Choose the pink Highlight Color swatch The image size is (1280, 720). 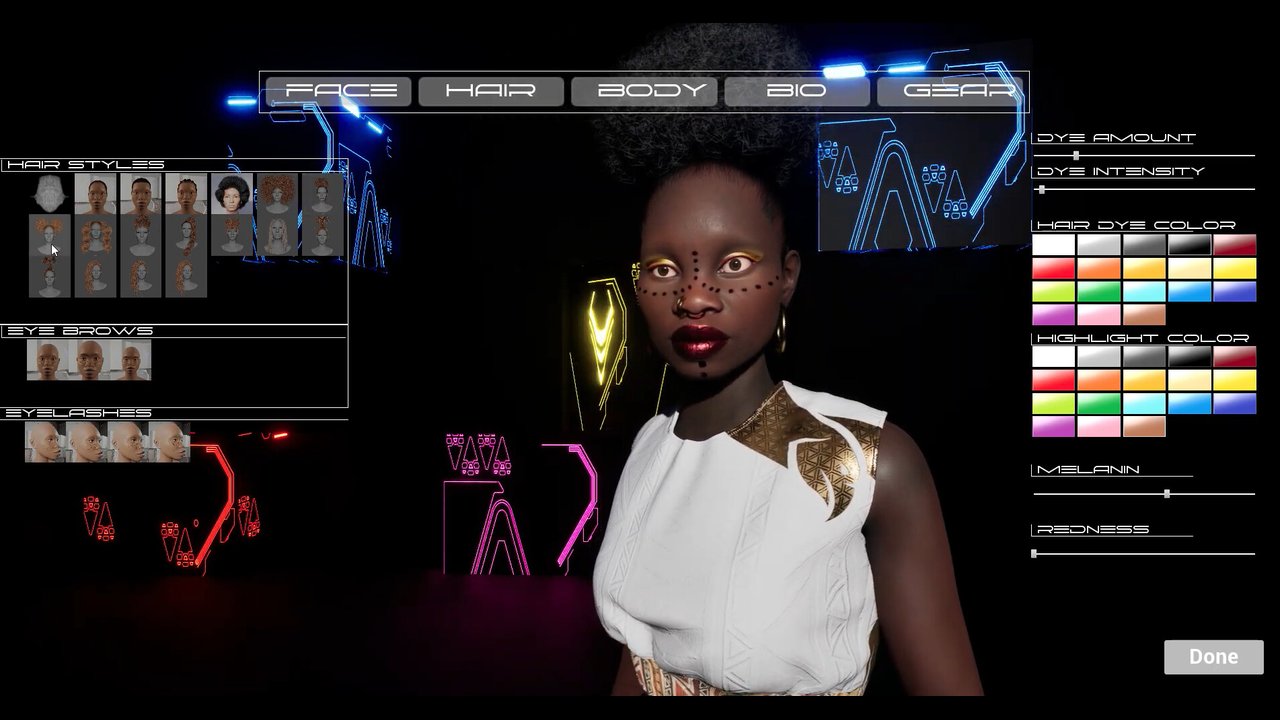[x=1098, y=427]
